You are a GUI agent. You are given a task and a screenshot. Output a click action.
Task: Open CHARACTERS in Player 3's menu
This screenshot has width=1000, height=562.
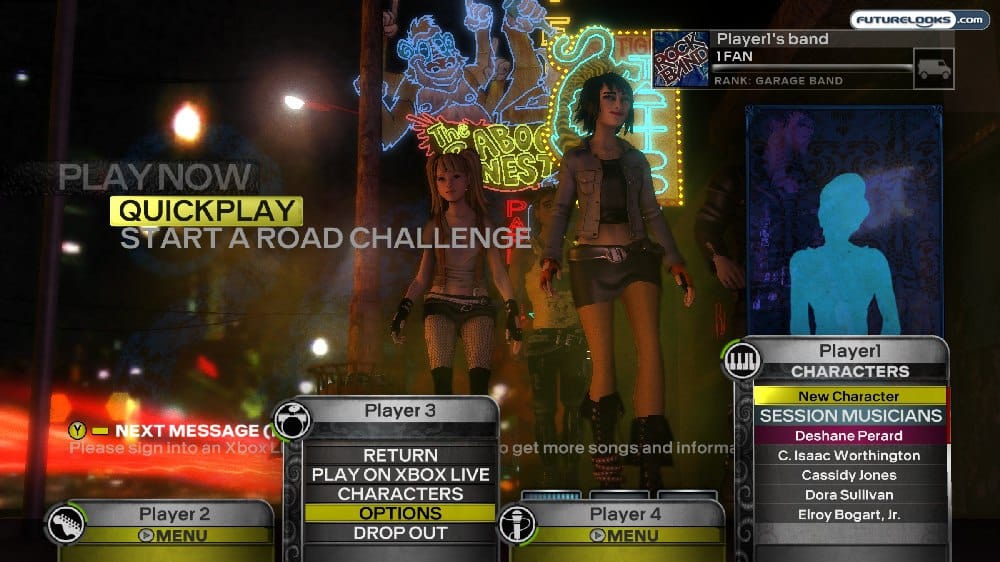(400, 494)
